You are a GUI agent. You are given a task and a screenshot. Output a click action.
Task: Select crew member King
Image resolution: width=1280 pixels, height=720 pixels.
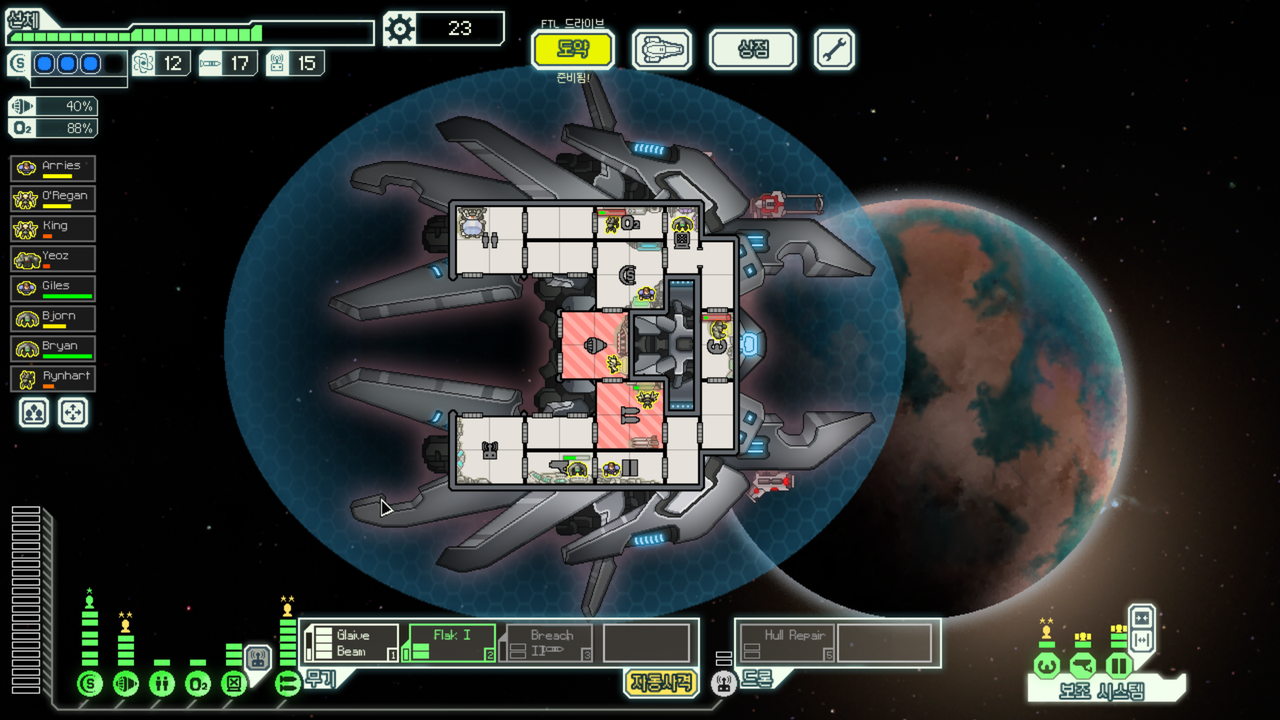[53, 228]
